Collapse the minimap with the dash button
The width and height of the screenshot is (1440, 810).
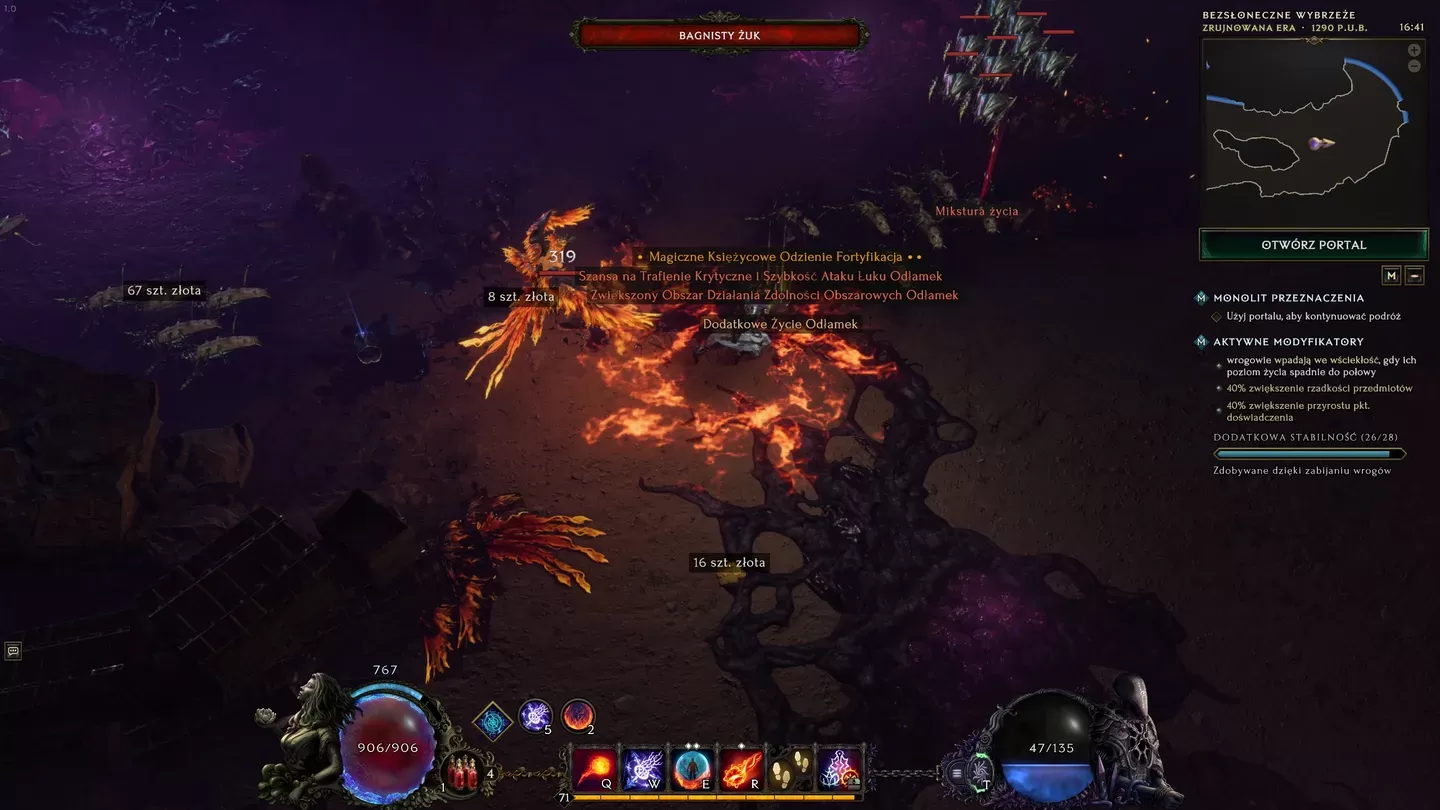[1414, 275]
